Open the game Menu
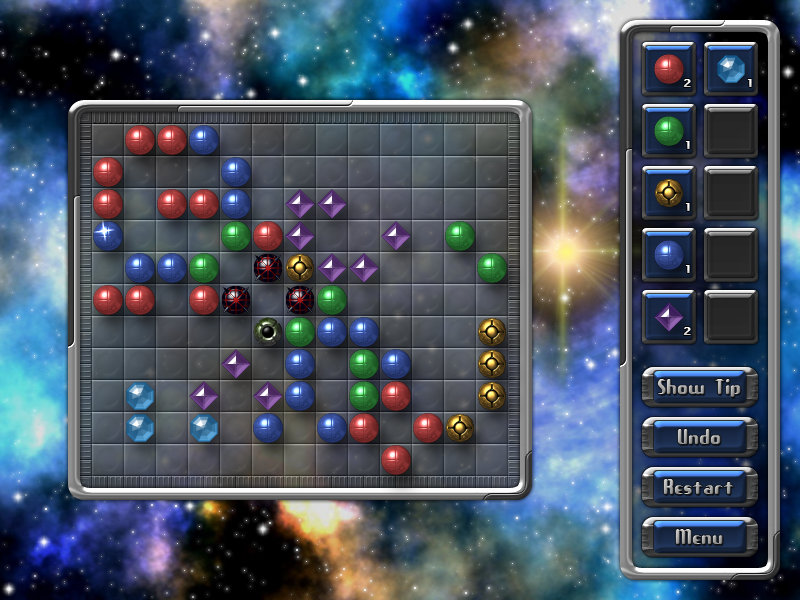 (x=699, y=537)
